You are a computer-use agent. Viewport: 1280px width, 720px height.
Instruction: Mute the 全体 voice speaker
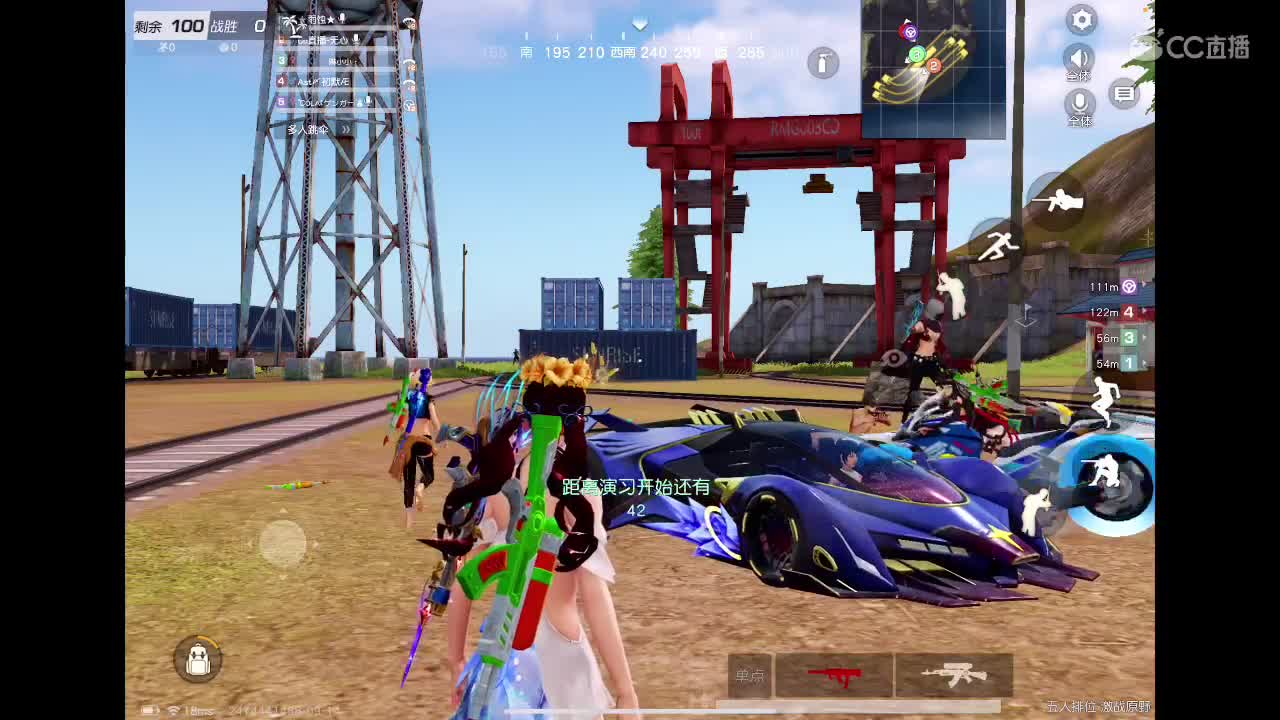[1081, 60]
